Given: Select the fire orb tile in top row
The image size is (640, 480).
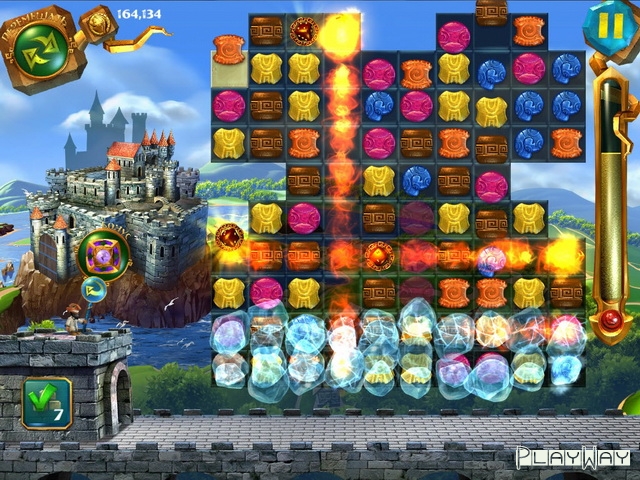Looking at the screenshot, I should (x=303, y=32).
